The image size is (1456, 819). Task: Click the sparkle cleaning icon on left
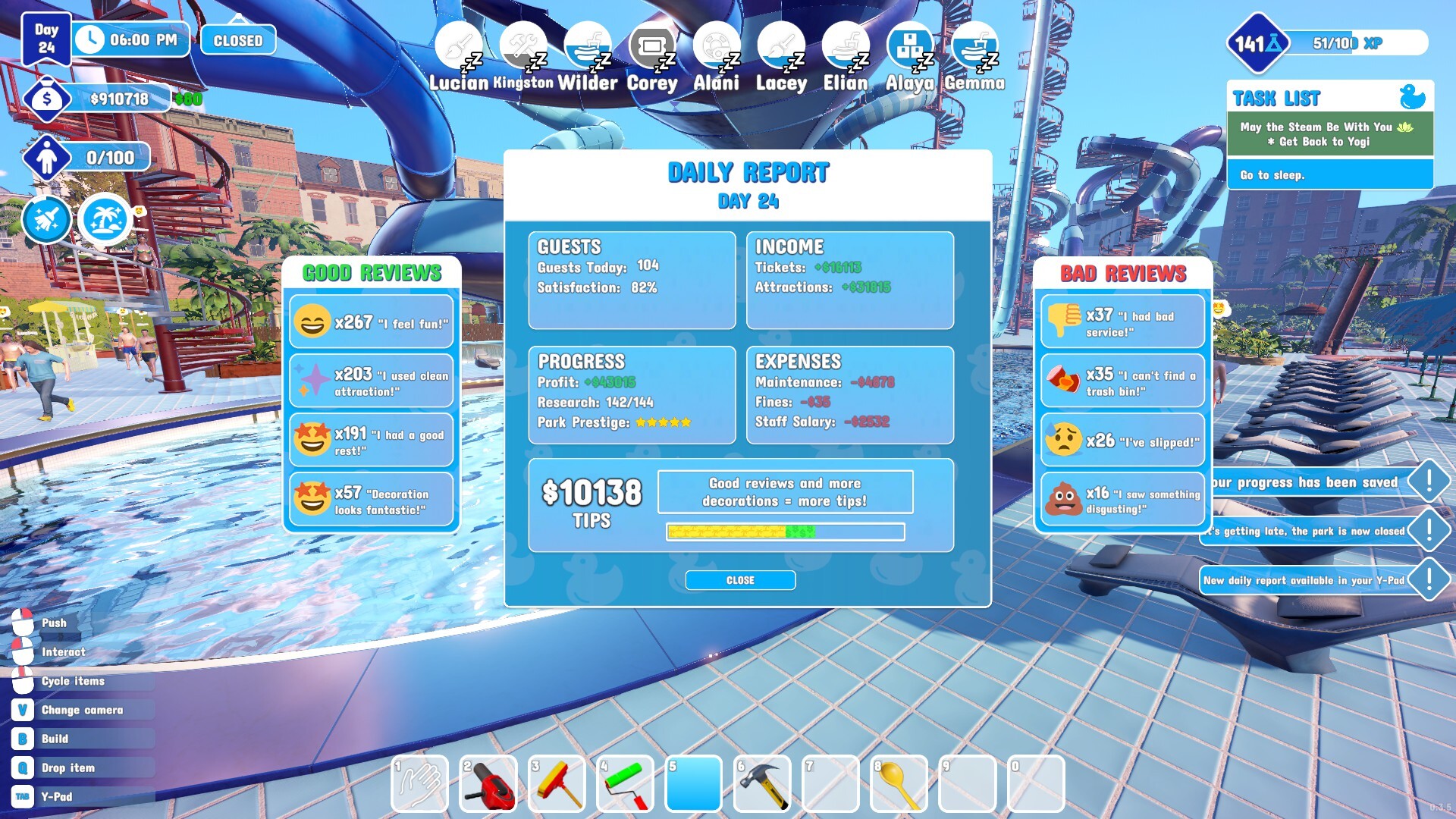(46, 220)
